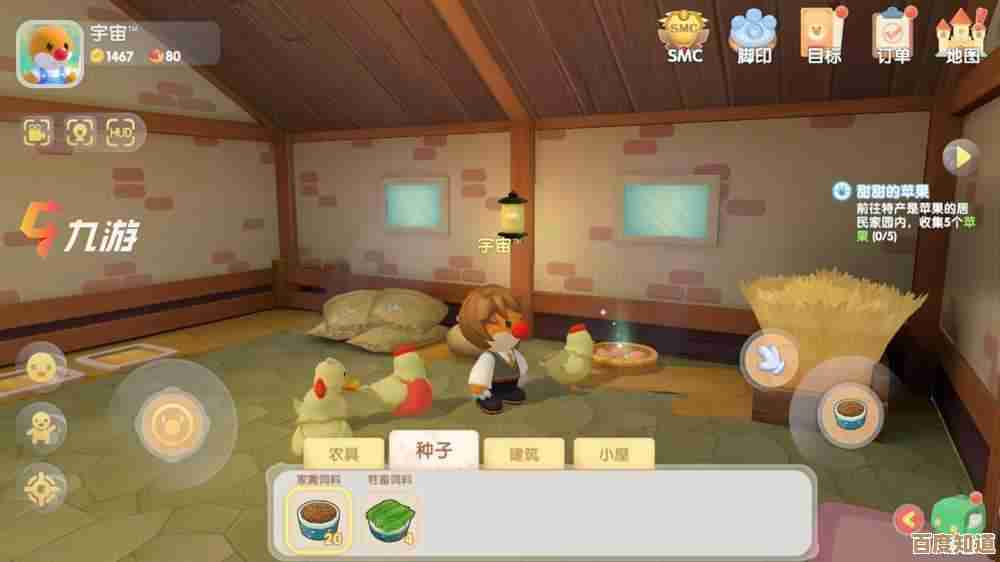Toggle the camera mode icon
The height and width of the screenshot is (562, 1000).
coord(38,131)
